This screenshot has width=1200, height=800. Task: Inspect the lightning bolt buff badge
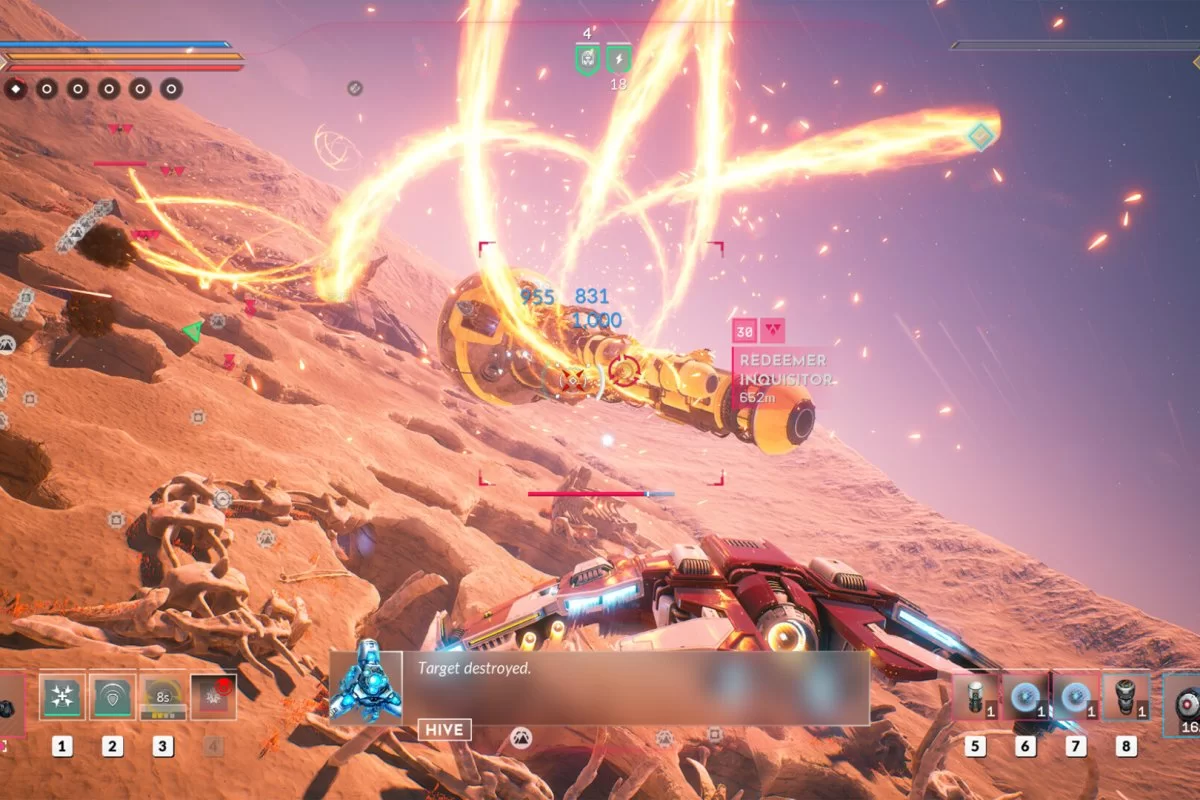coord(619,59)
